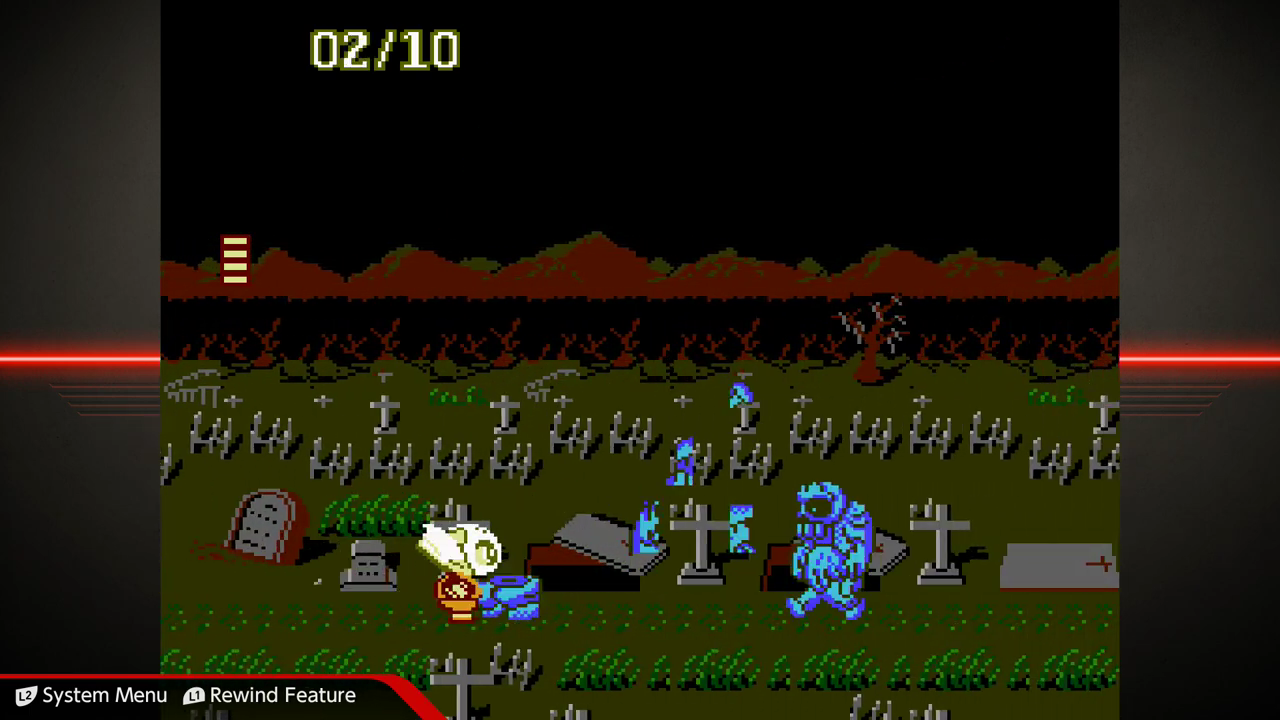Open the System Menu overlay
The height and width of the screenshot is (720, 1280).
point(92,695)
